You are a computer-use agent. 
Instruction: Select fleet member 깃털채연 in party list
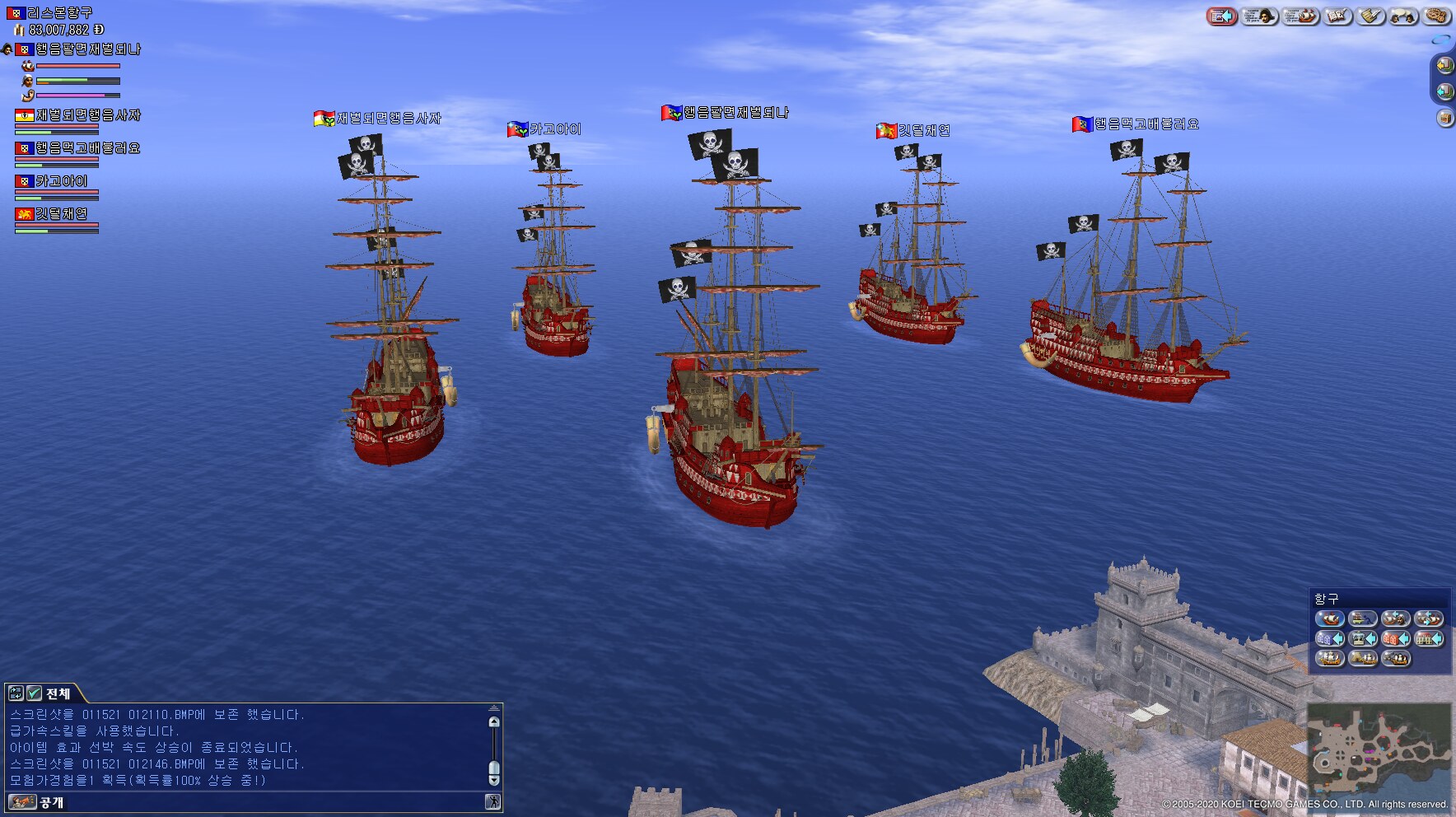(61, 214)
